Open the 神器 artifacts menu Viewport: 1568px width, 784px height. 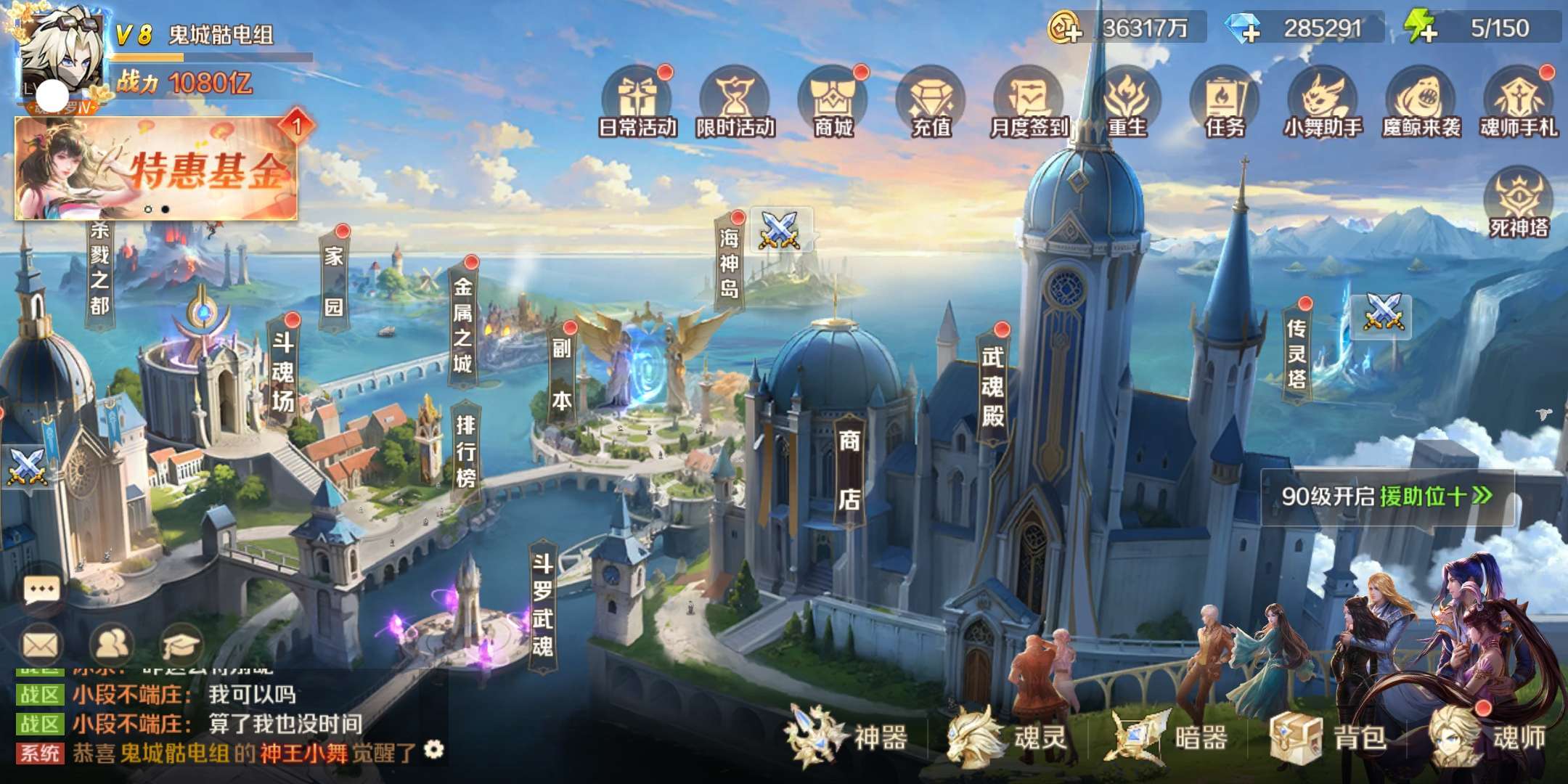[849, 738]
